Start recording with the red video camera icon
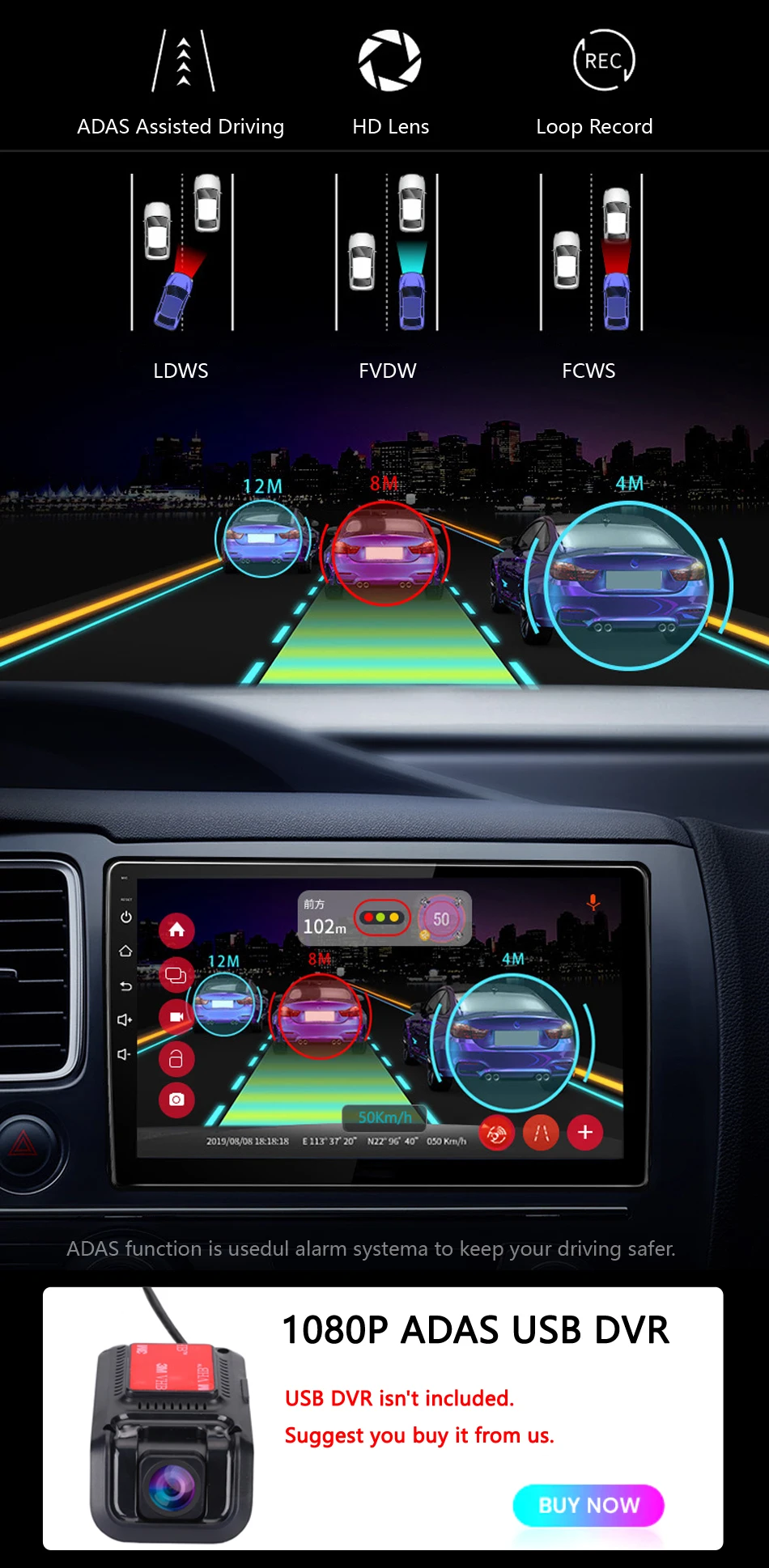Screen dimensions: 769x1568 click(176, 1016)
